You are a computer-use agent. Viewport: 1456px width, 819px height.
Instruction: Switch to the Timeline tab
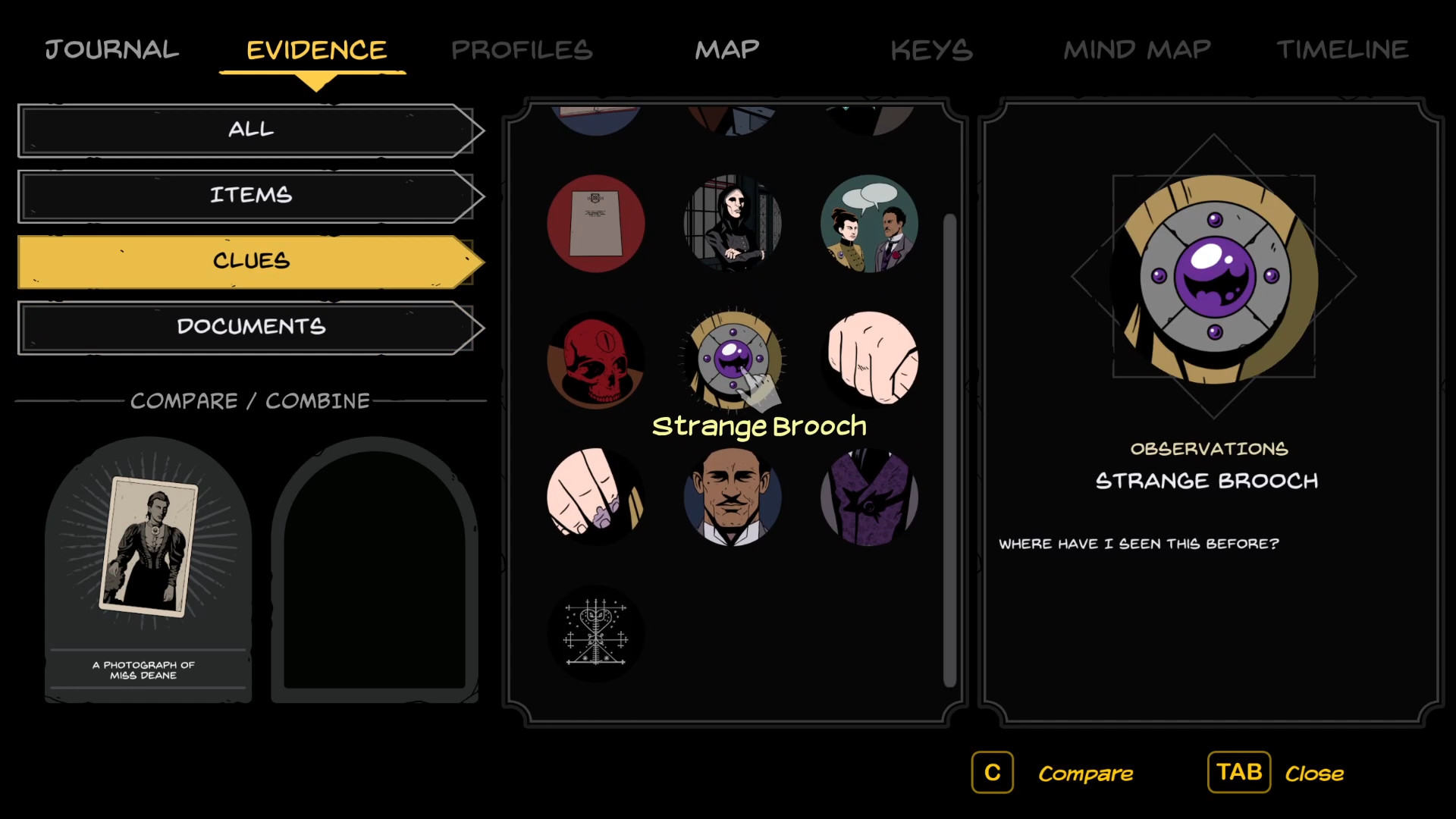(x=1342, y=50)
